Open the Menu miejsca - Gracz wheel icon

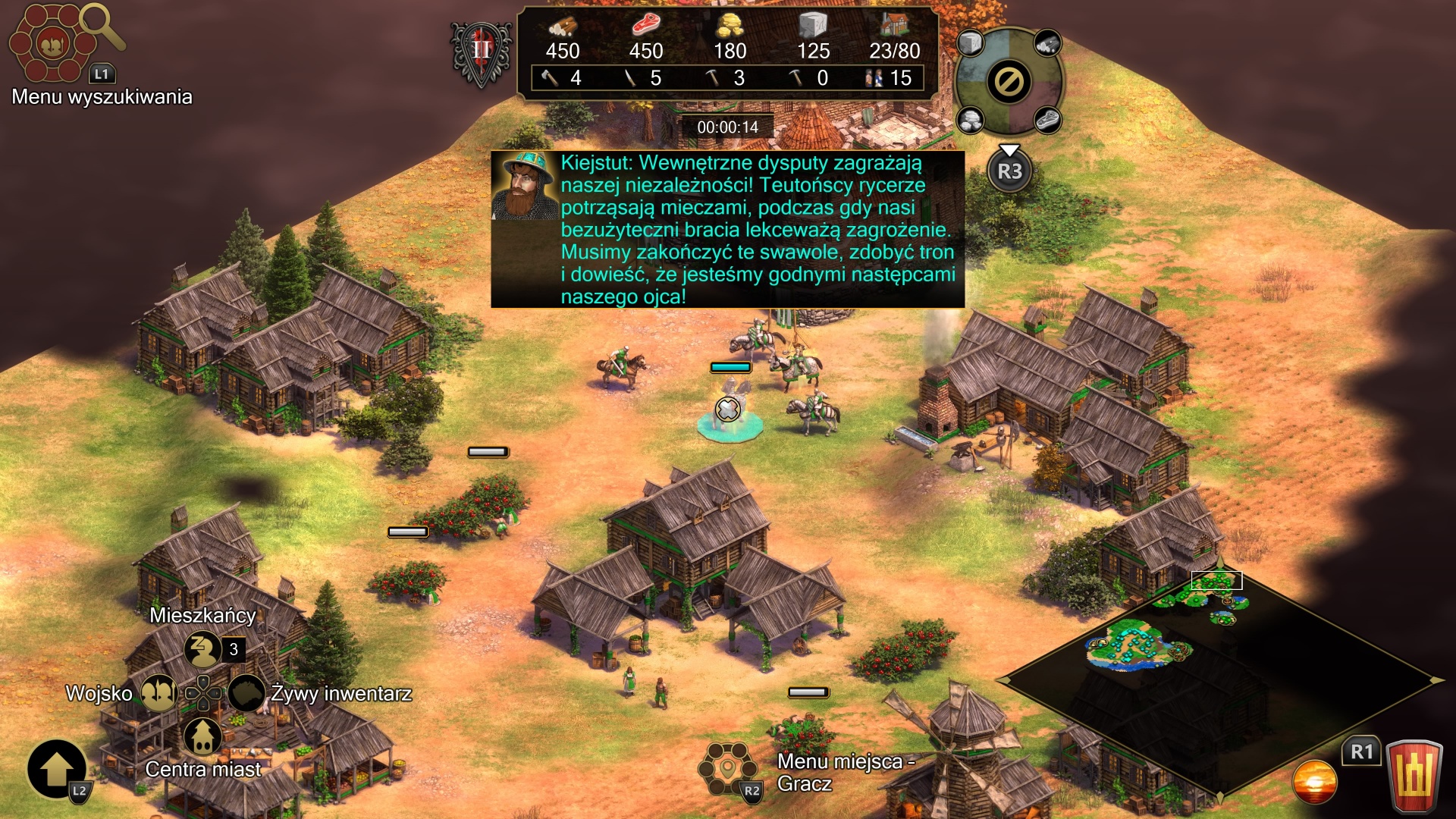pos(727,769)
